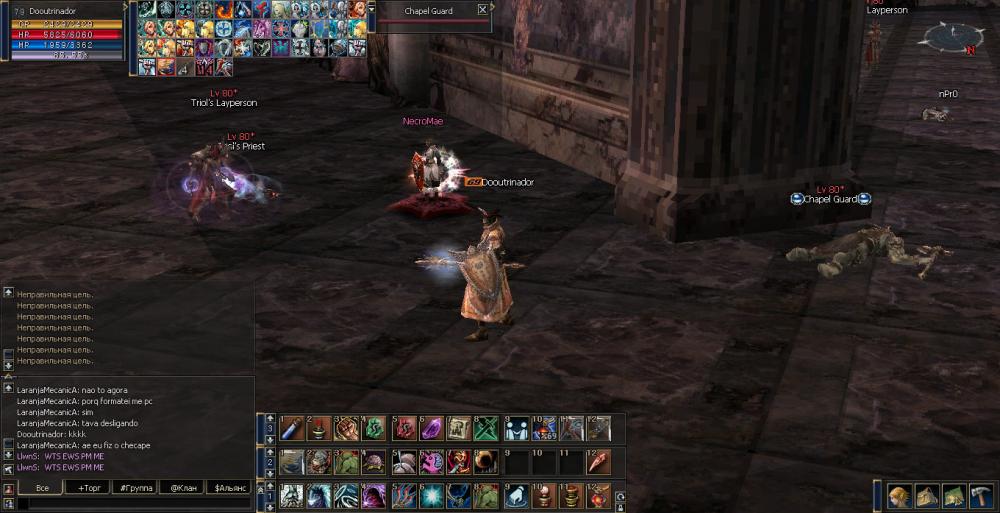
Task: Use the scroll item in the top hotbar row
Action: (459, 429)
